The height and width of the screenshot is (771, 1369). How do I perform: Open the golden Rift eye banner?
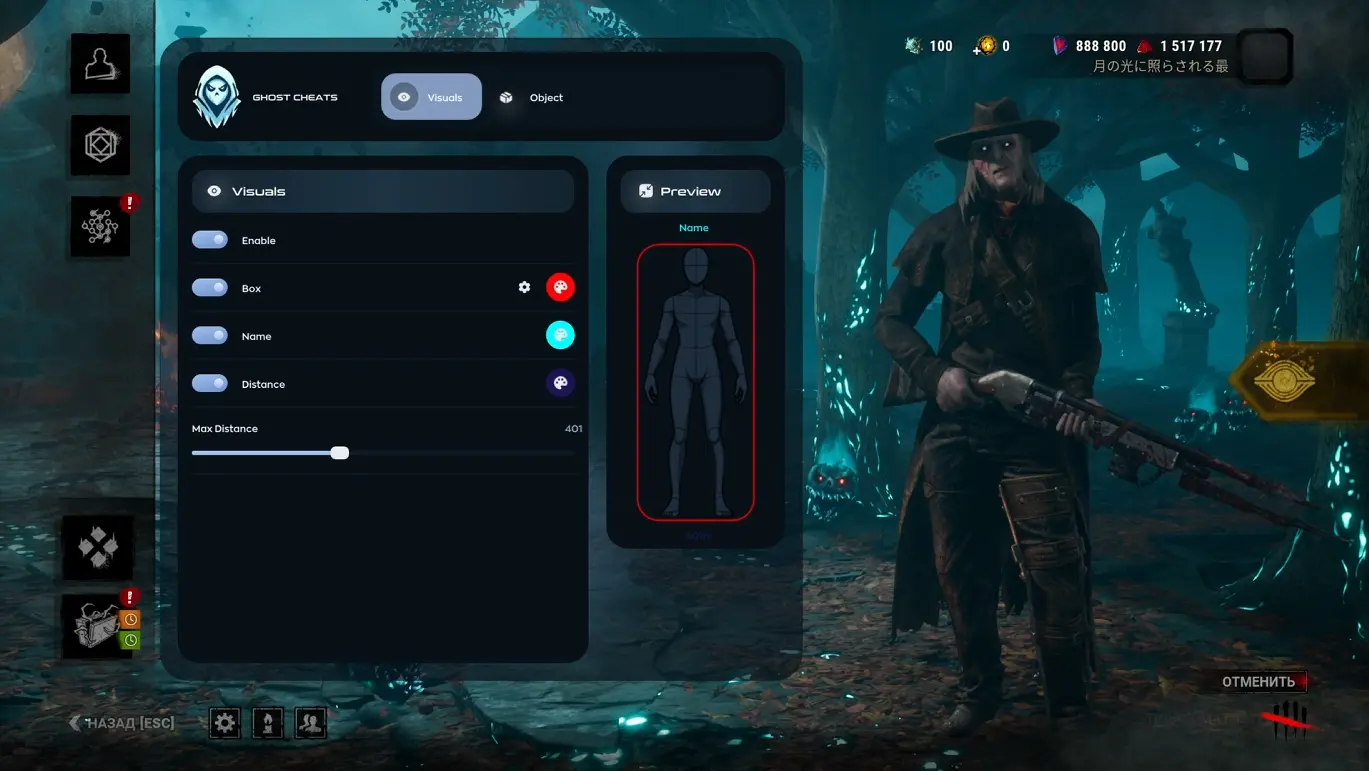coord(1296,381)
